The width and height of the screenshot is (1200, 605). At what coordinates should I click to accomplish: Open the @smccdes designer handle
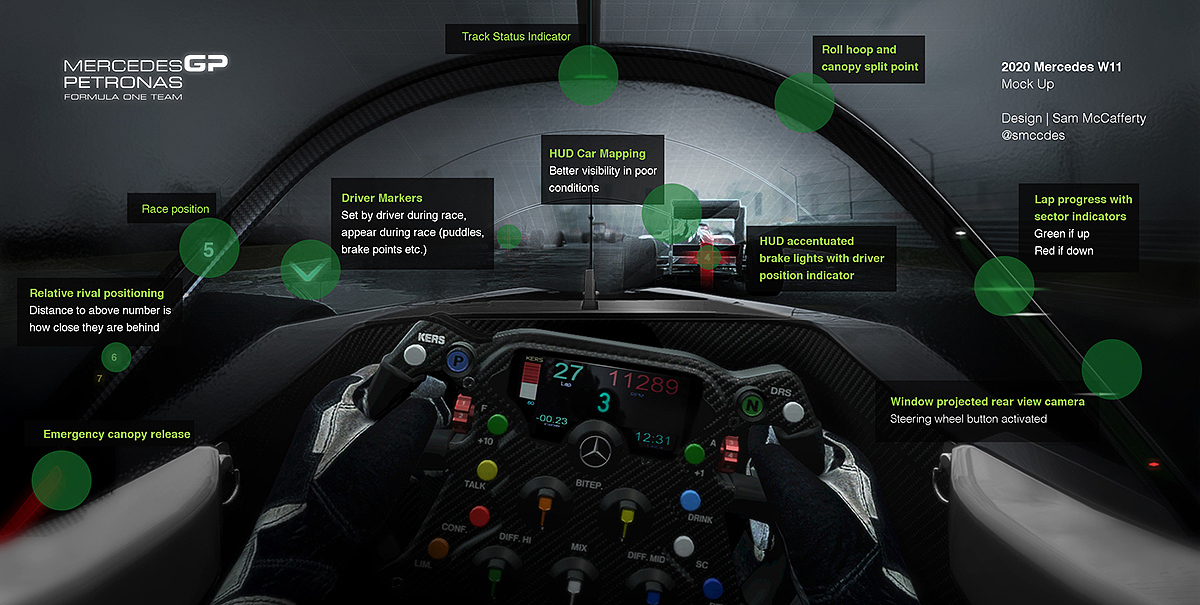click(x=1033, y=135)
